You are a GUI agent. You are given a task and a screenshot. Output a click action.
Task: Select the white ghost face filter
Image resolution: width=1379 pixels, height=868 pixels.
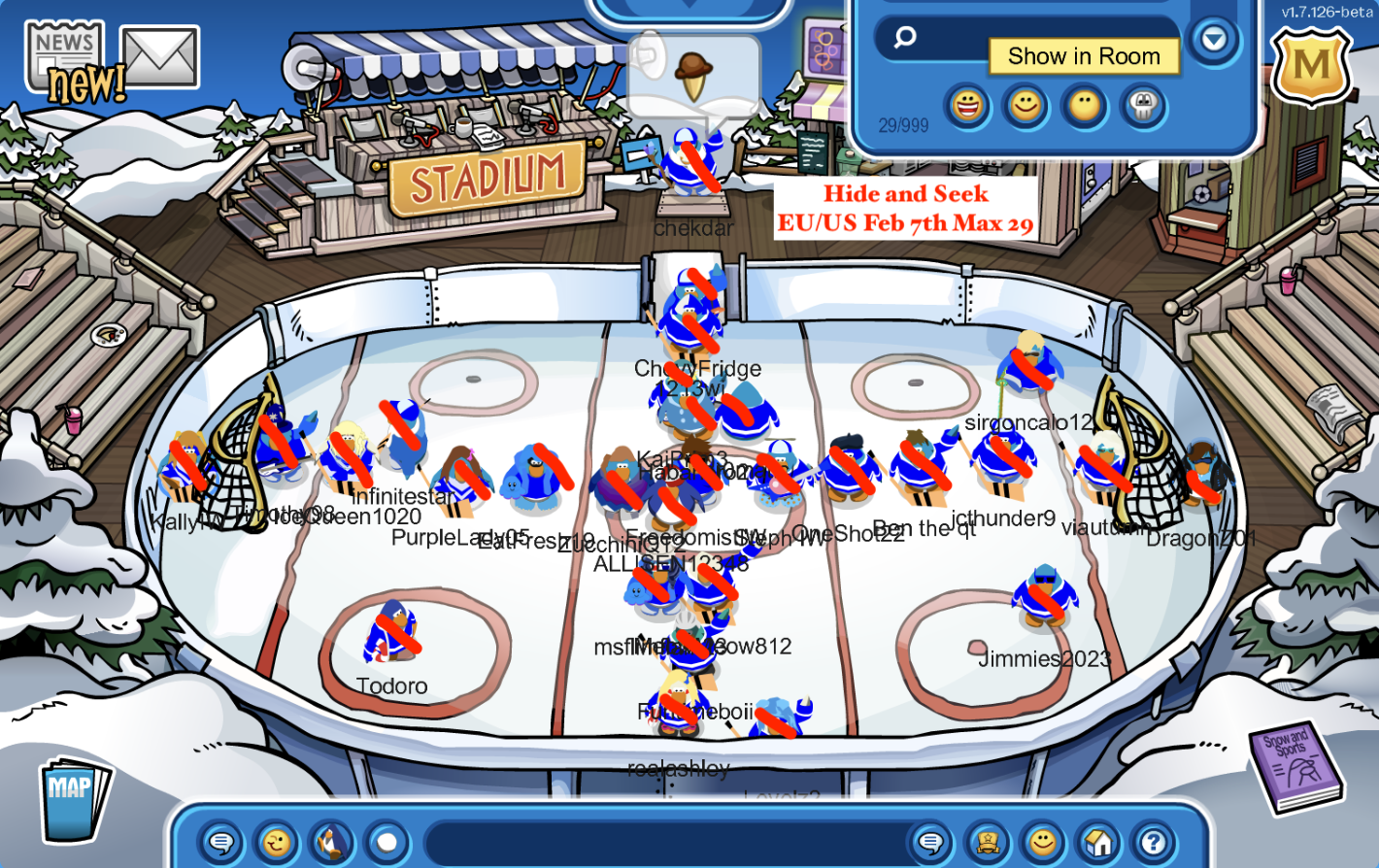pyautogui.click(x=1142, y=105)
